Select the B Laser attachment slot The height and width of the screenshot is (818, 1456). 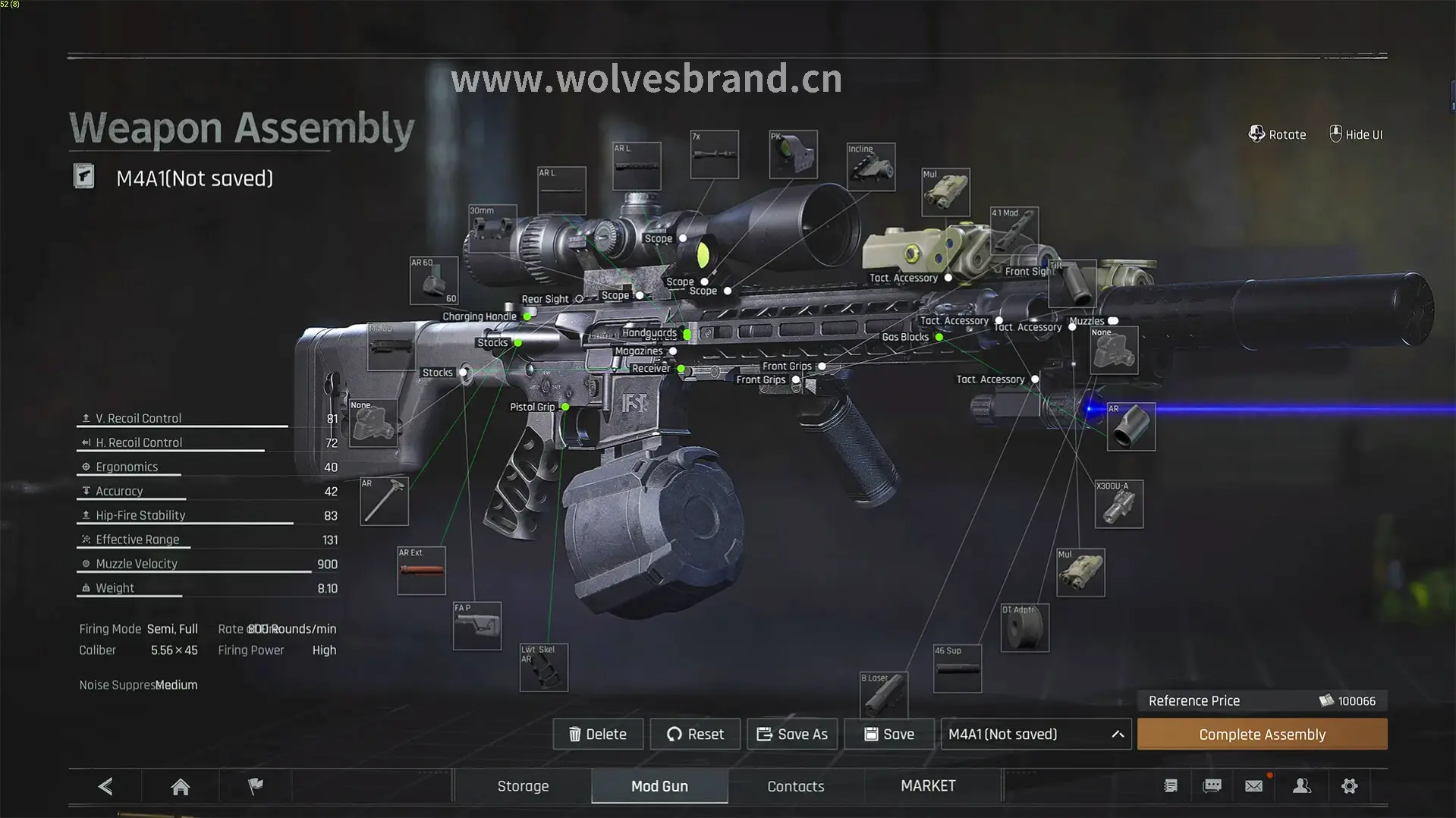click(x=883, y=694)
